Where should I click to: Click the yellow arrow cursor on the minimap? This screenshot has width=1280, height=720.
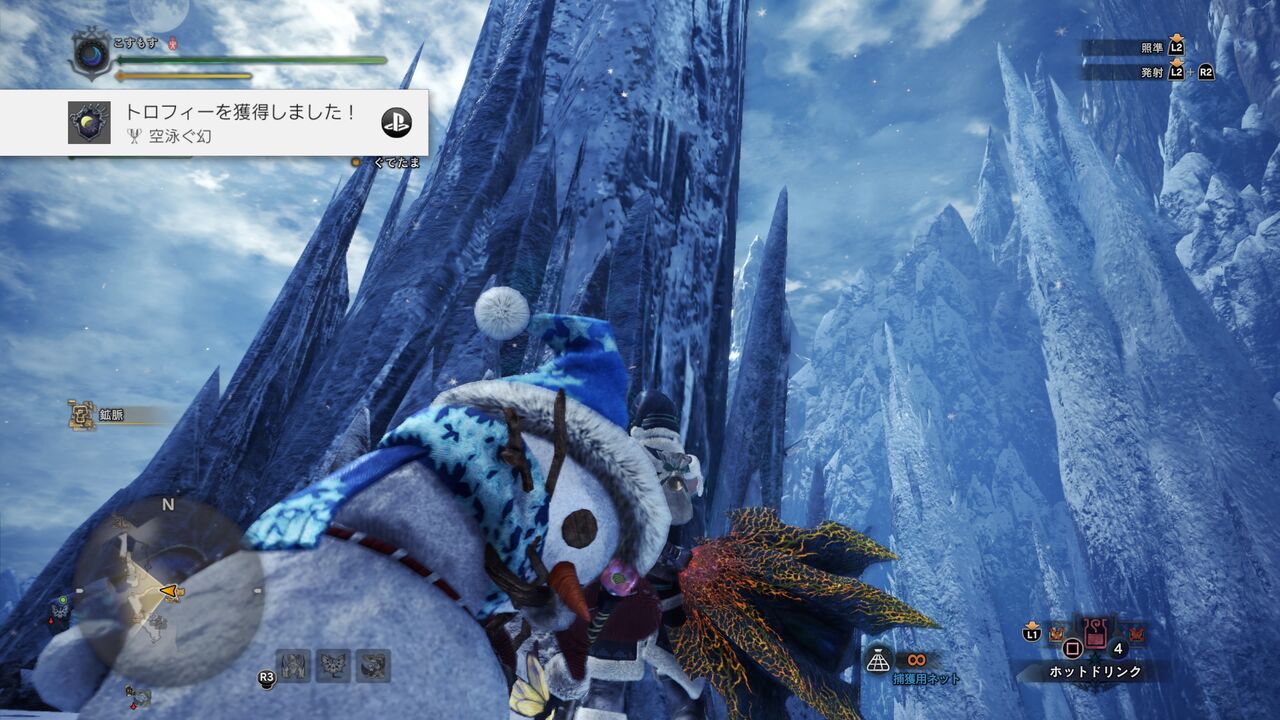pyautogui.click(x=168, y=590)
